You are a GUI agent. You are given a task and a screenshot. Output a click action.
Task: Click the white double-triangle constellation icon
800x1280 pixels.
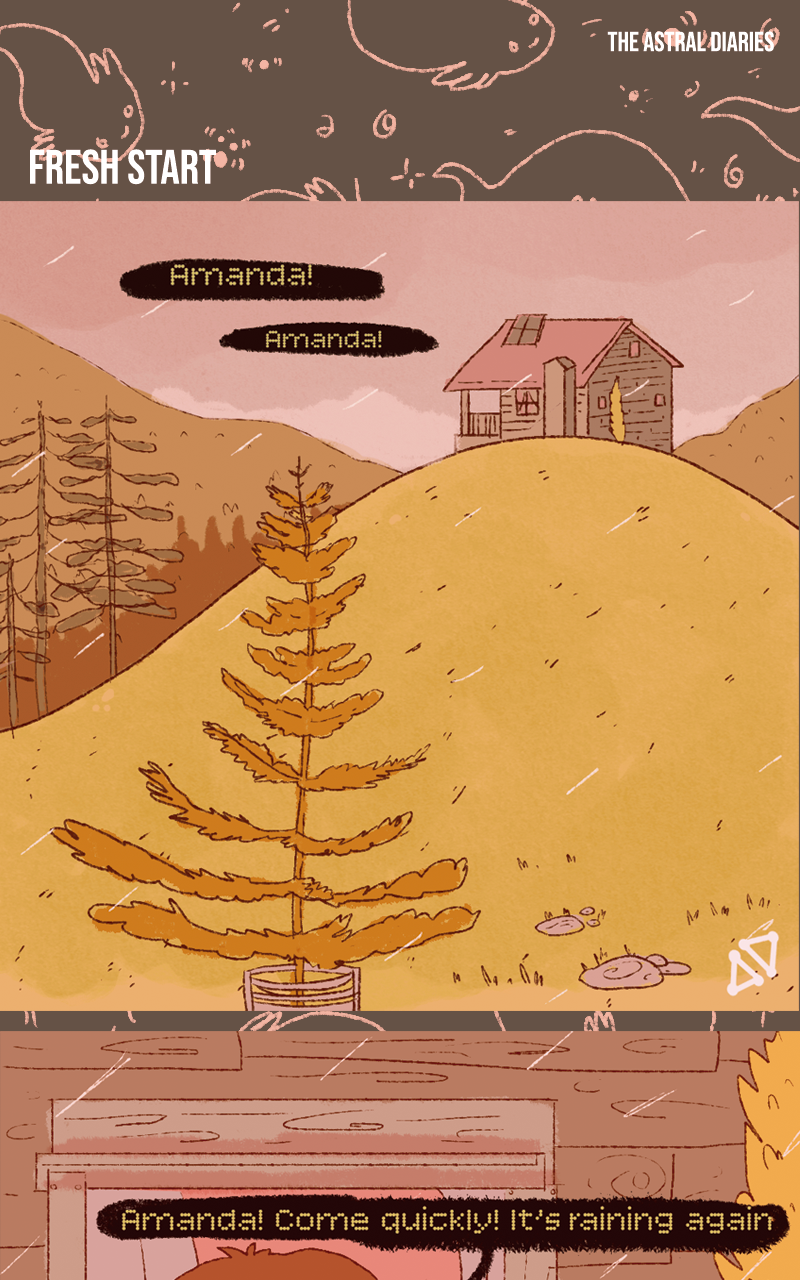pos(752,964)
